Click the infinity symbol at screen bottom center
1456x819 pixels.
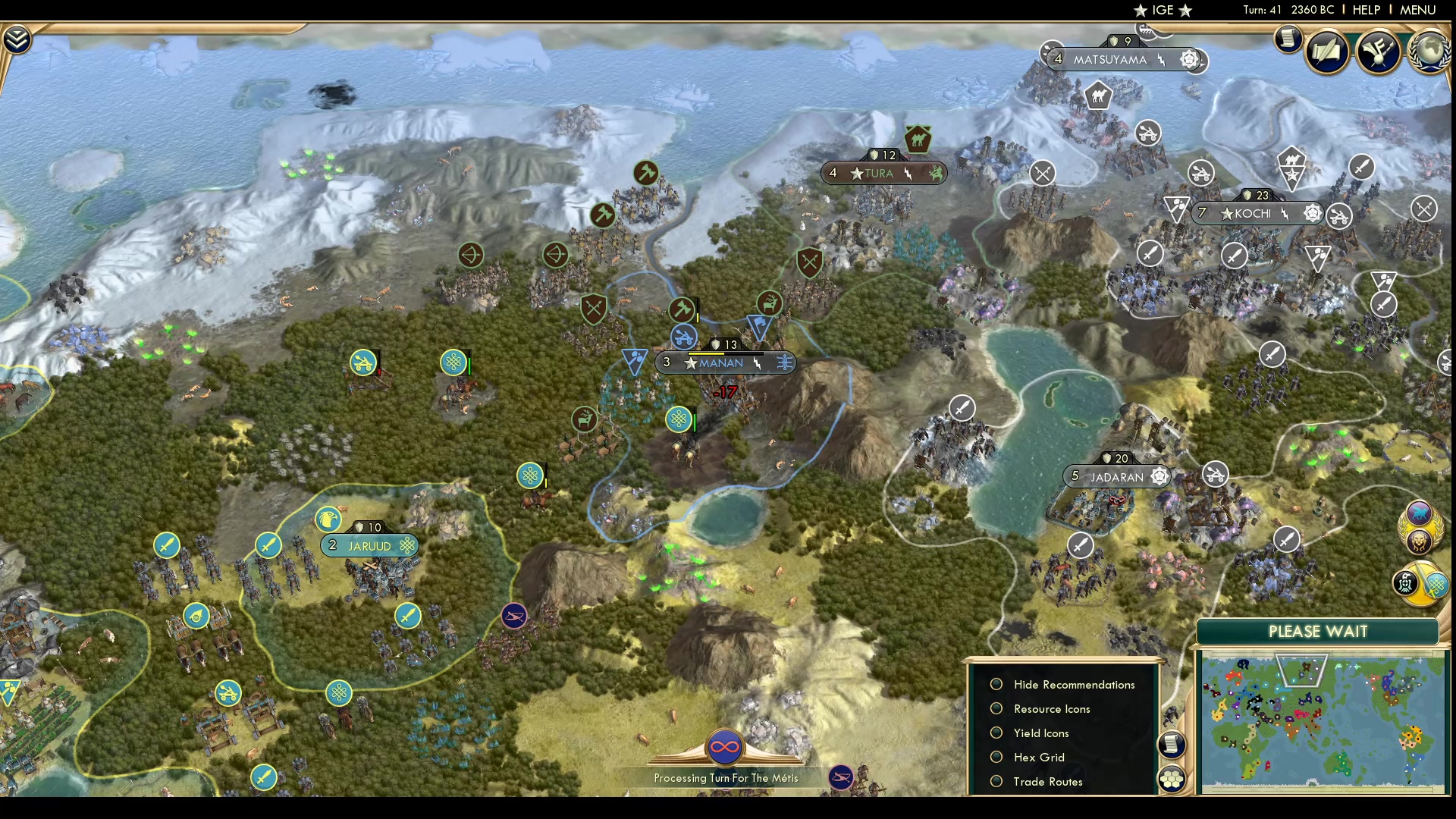click(726, 746)
